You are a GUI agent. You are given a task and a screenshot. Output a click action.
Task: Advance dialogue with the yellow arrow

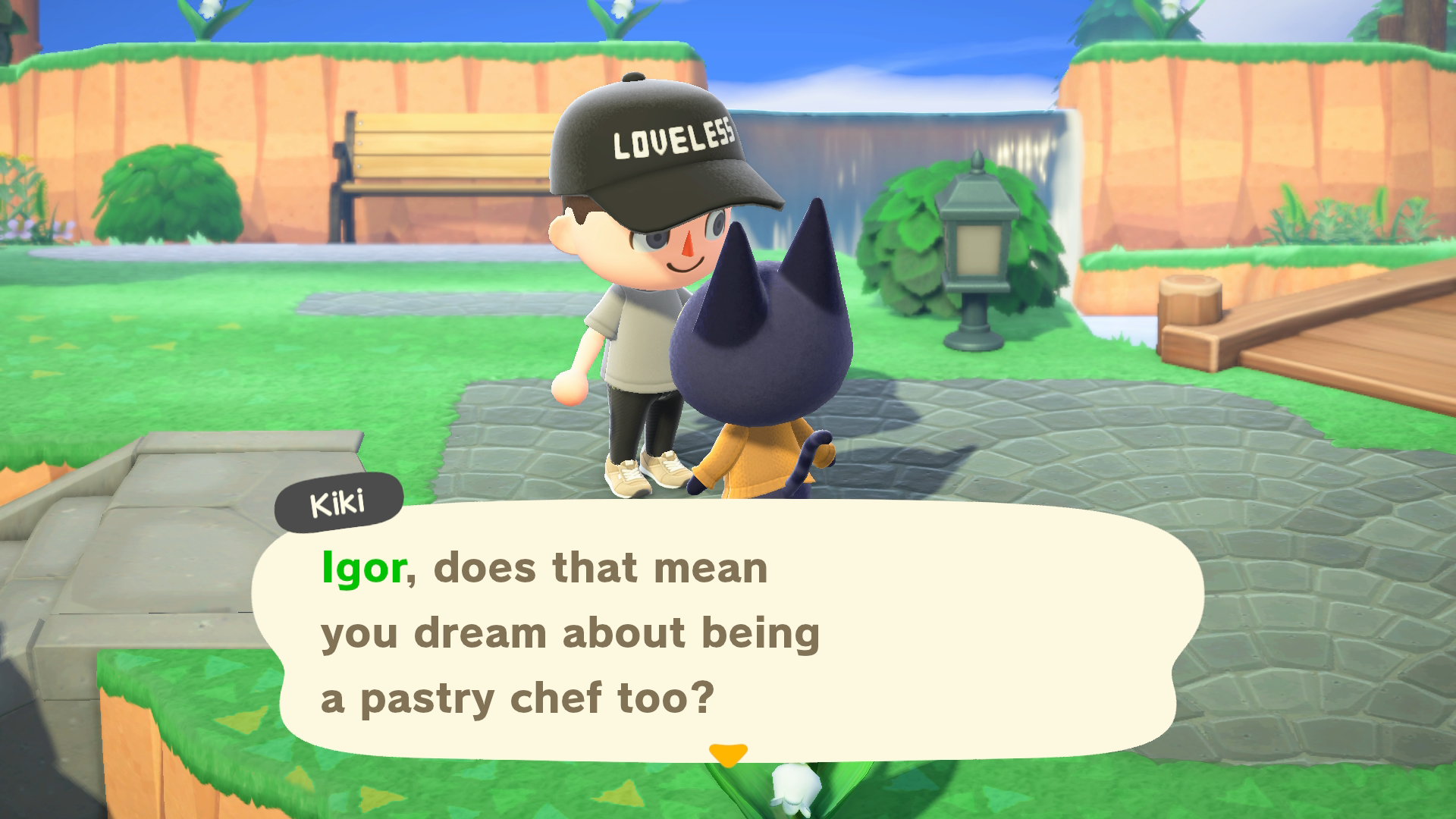click(728, 754)
